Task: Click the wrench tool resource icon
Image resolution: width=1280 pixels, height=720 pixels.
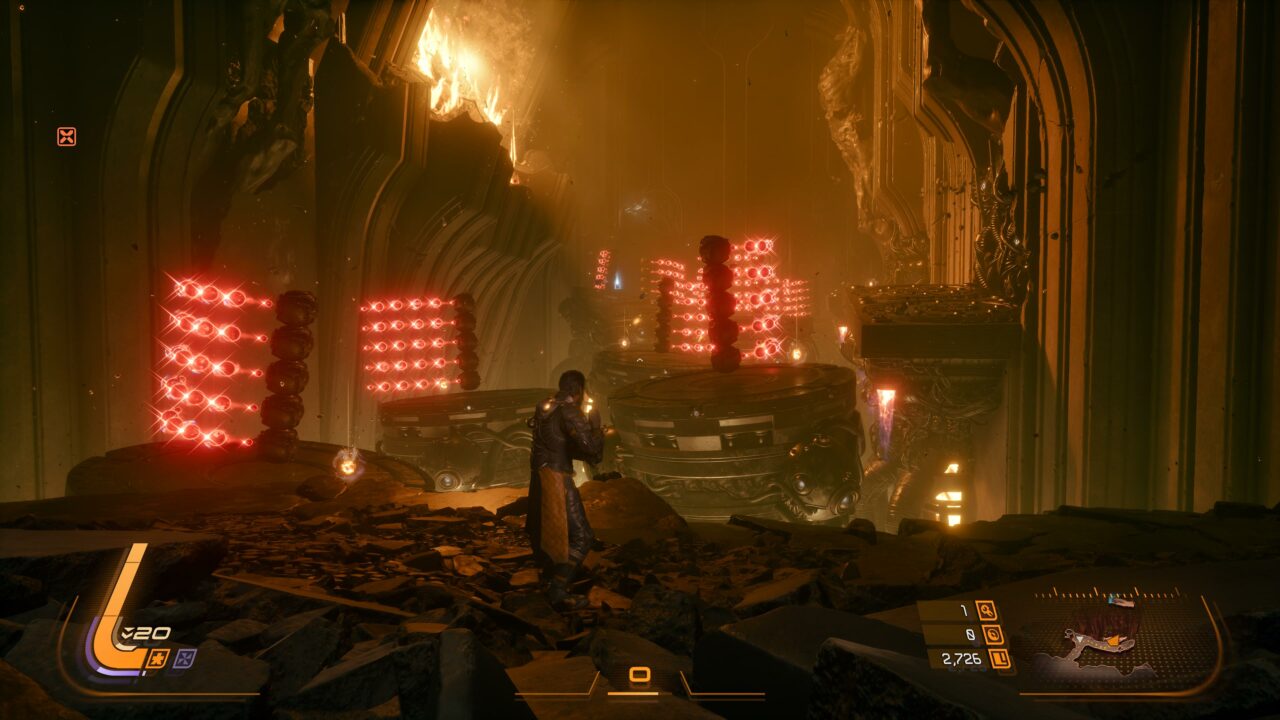Action: pos(986,610)
